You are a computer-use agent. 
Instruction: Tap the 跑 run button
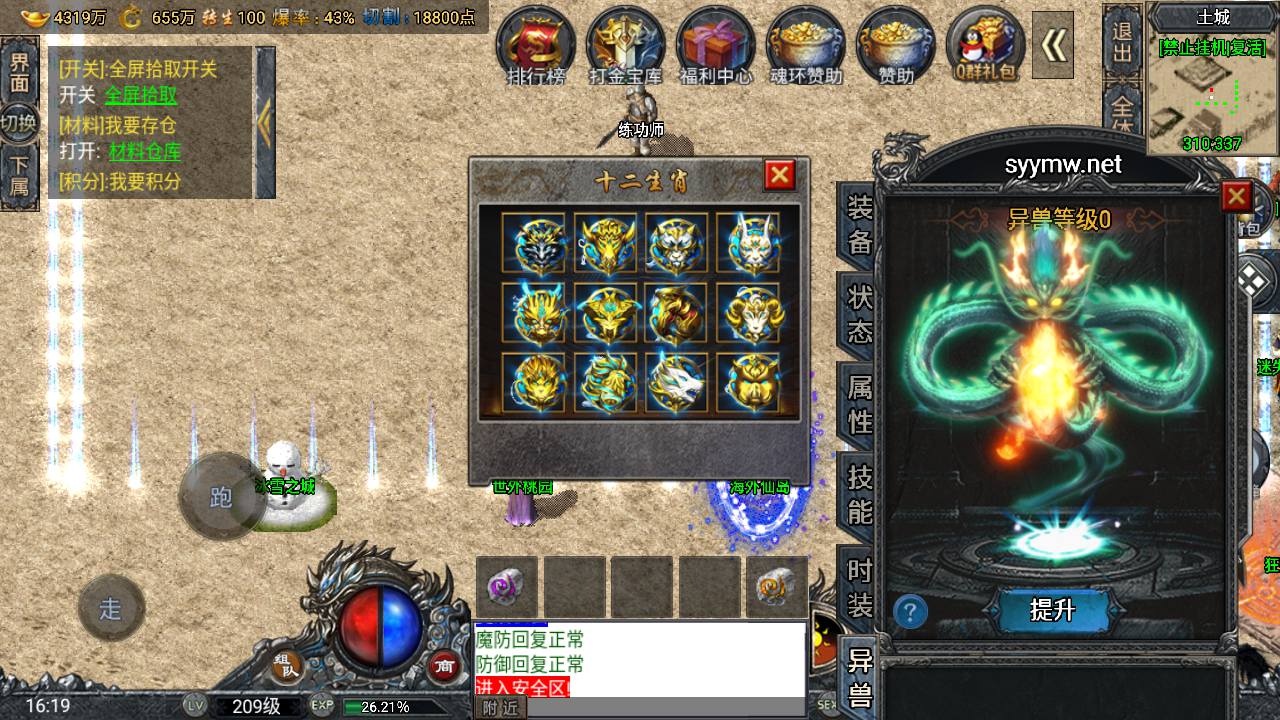tap(222, 497)
